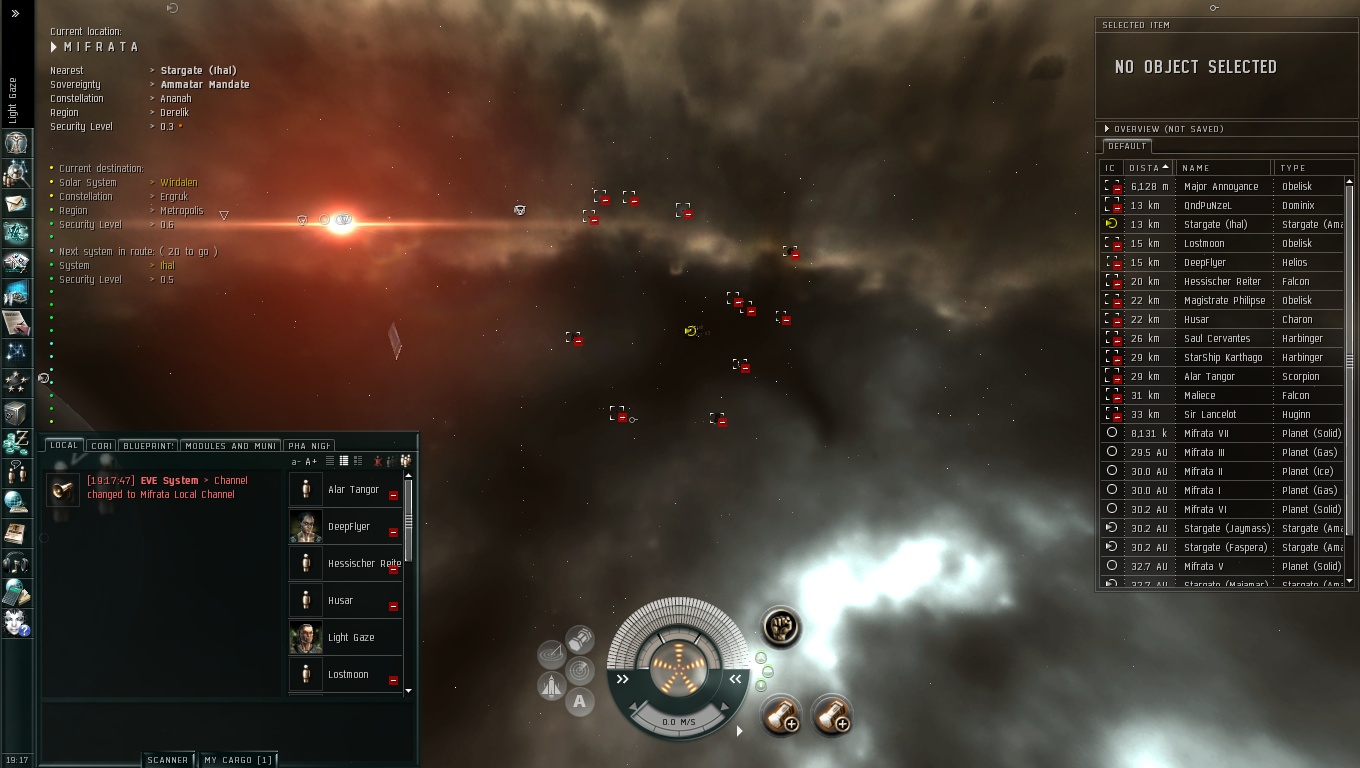
Task: Select Major Annoyance's Obelisk in the overview
Action: 1220,186
